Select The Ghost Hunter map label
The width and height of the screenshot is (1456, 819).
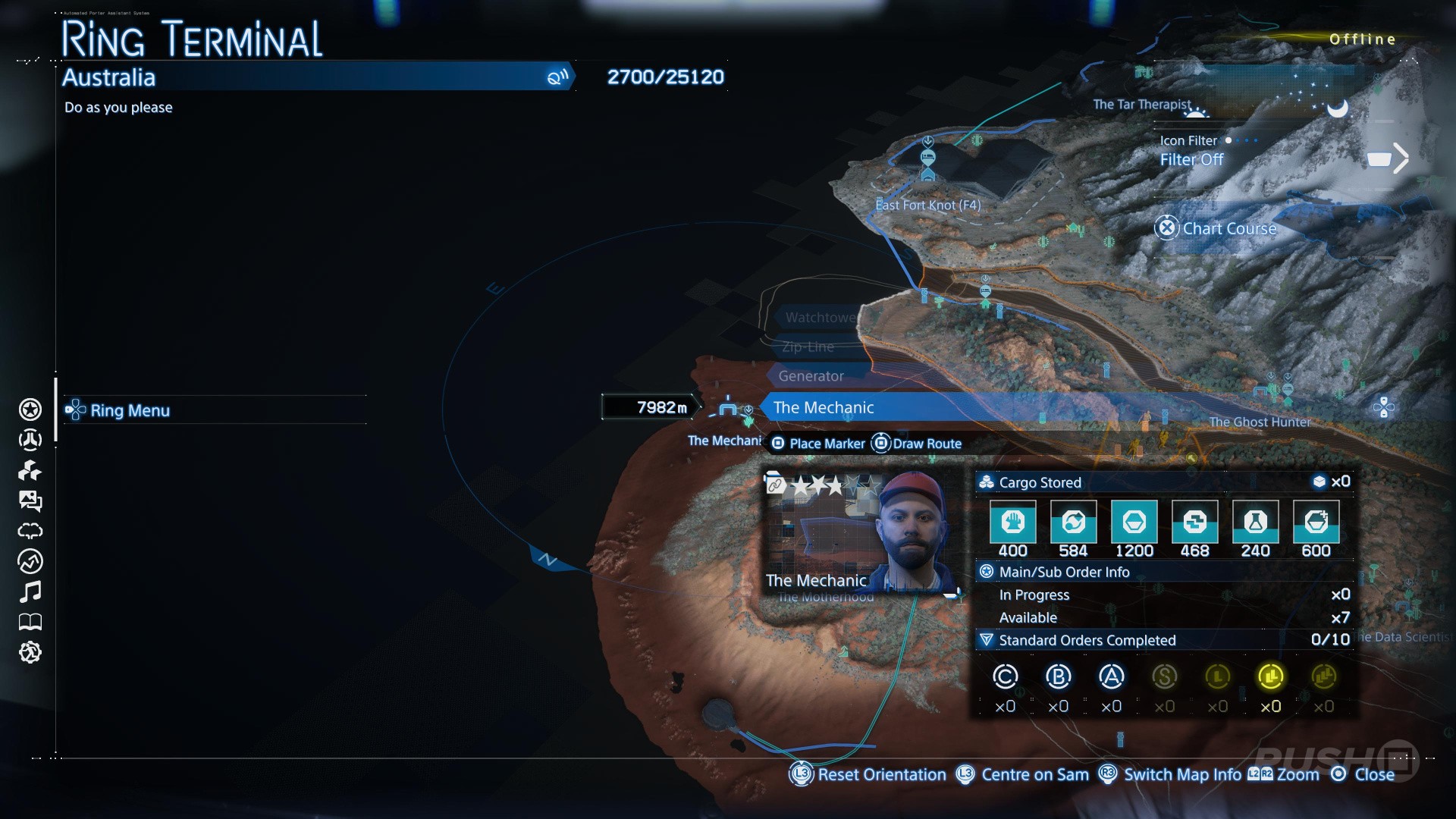[x=1260, y=422]
